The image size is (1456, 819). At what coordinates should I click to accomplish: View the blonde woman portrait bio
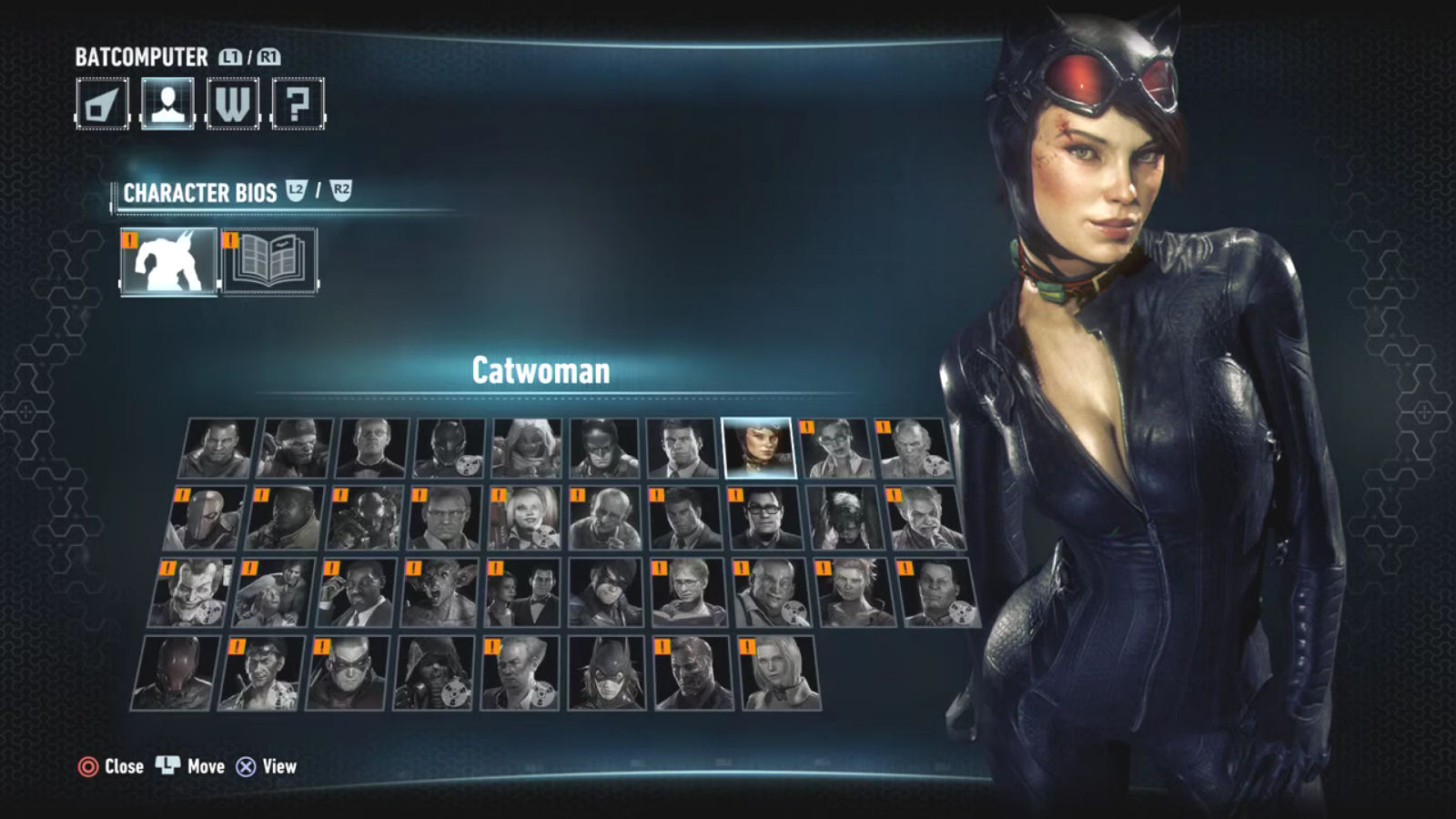[x=780, y=673]
